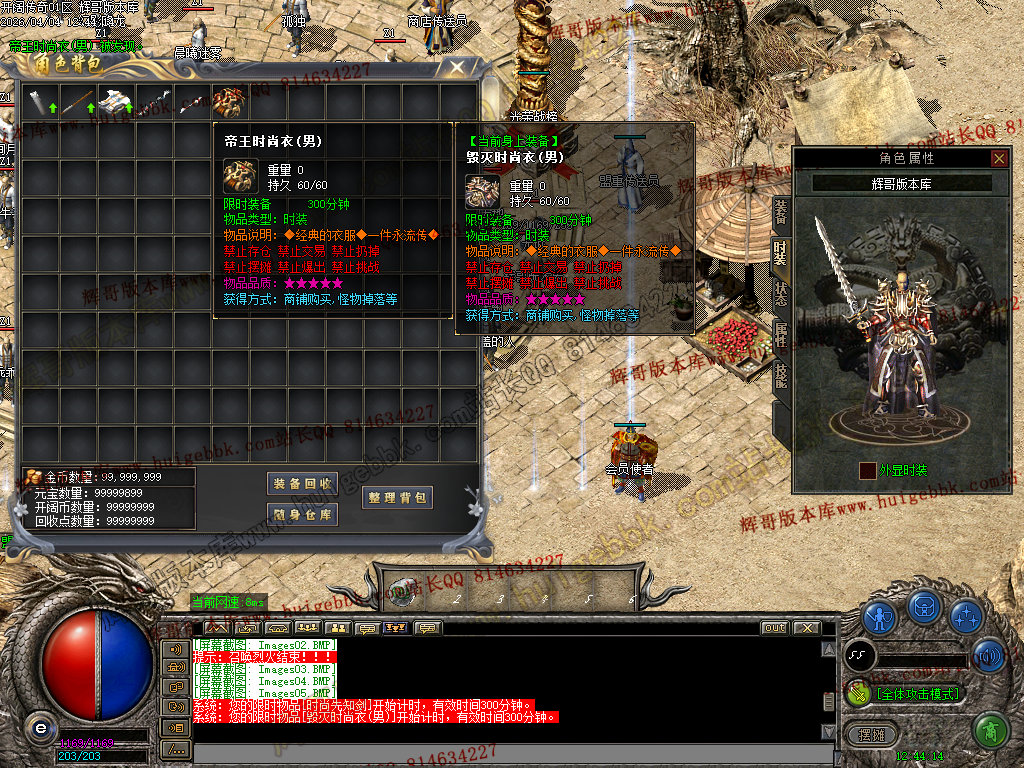
Task: Click the chat window 'out' button
Action: point(774,628)
